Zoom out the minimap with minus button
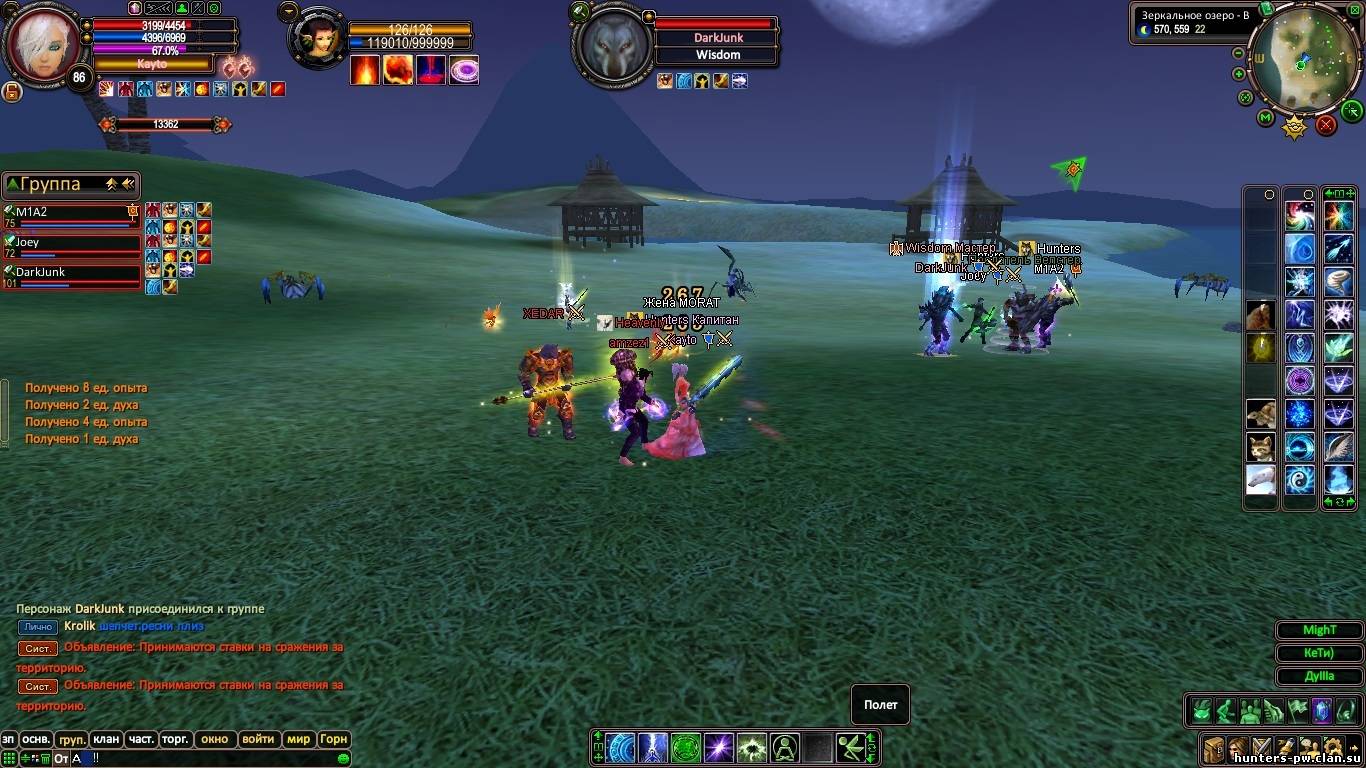The width and height of the screenshot is (1366, 768). click(1239, 54)
